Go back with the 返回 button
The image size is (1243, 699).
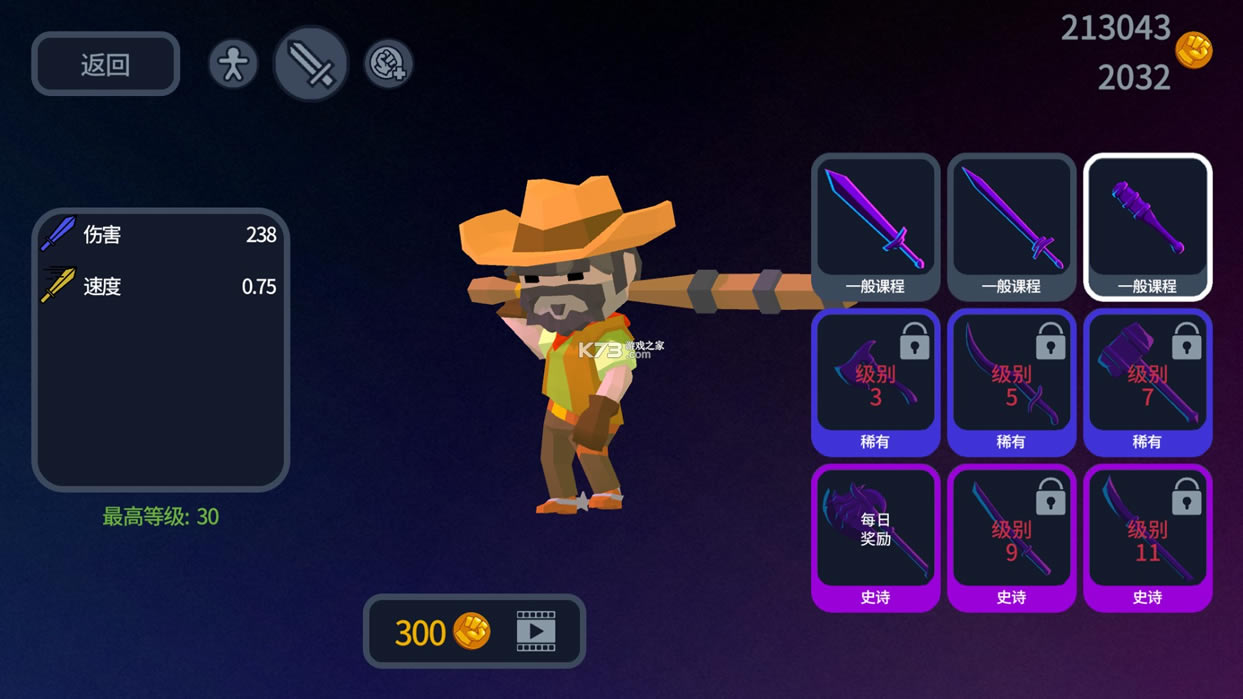105,65
